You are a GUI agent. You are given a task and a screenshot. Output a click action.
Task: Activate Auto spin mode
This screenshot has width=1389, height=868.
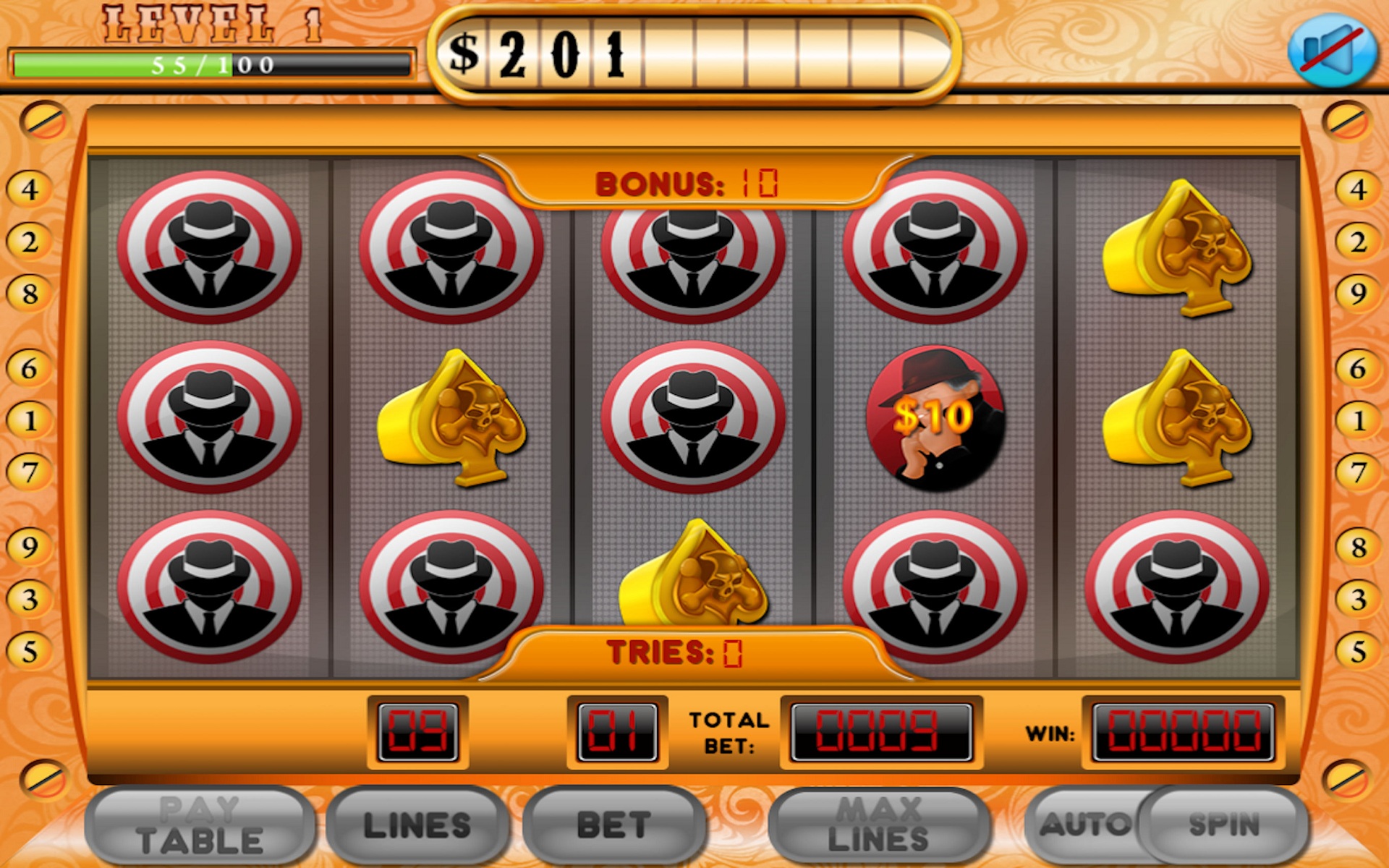click(x=1083, y=825)
